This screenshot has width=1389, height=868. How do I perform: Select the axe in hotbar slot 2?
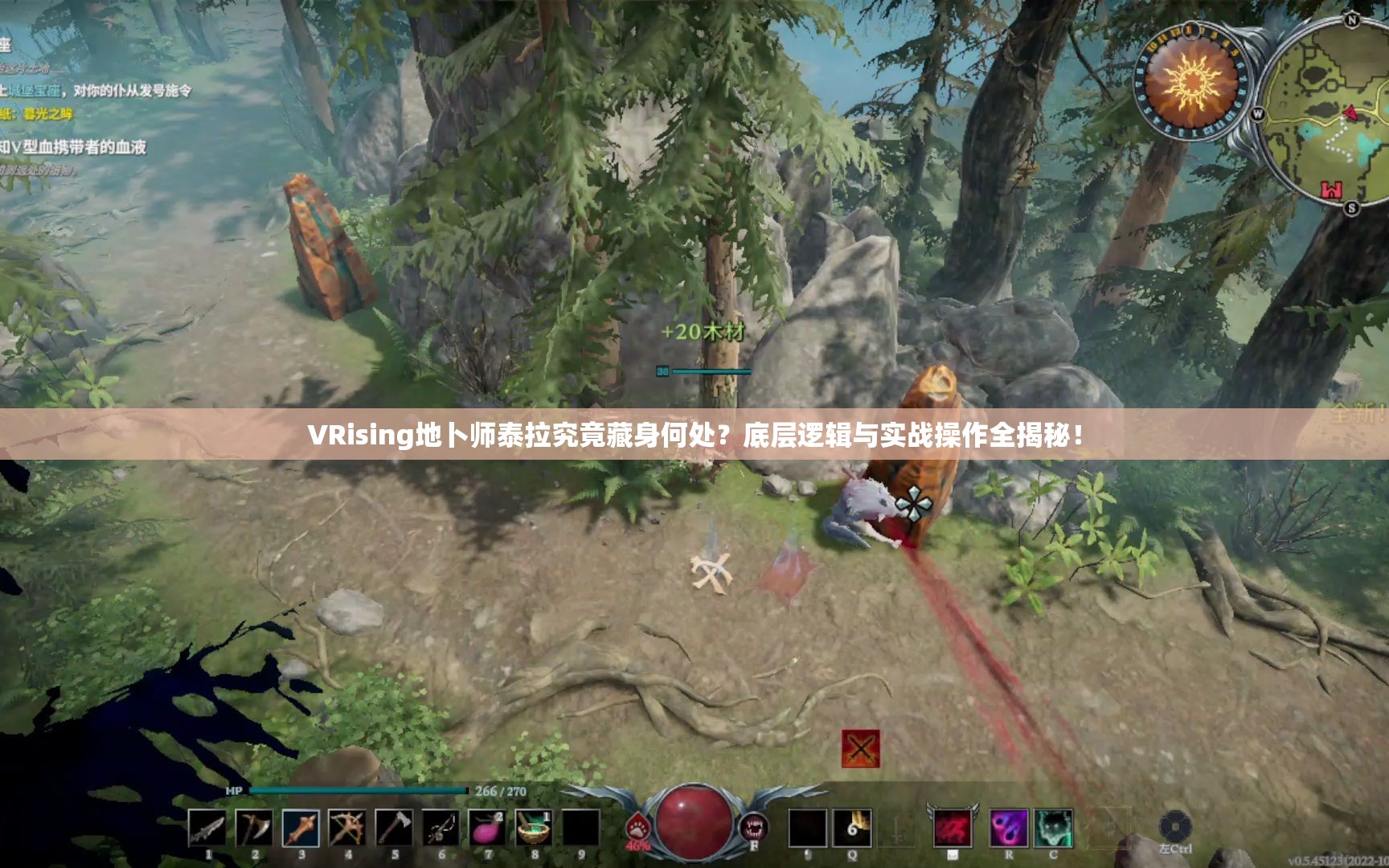tap(253, 828)
